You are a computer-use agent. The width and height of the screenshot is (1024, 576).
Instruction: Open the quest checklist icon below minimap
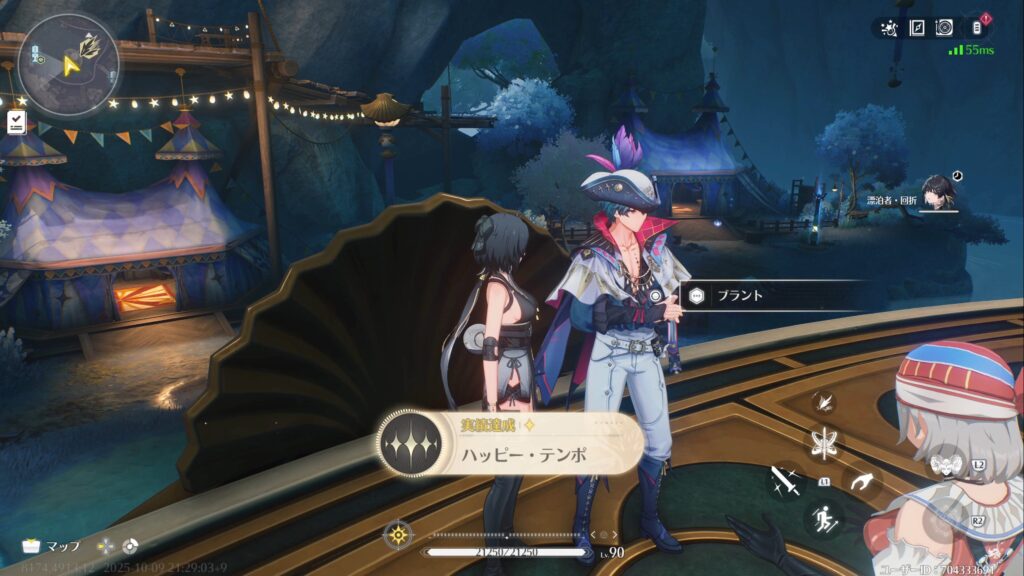(16, 122)
